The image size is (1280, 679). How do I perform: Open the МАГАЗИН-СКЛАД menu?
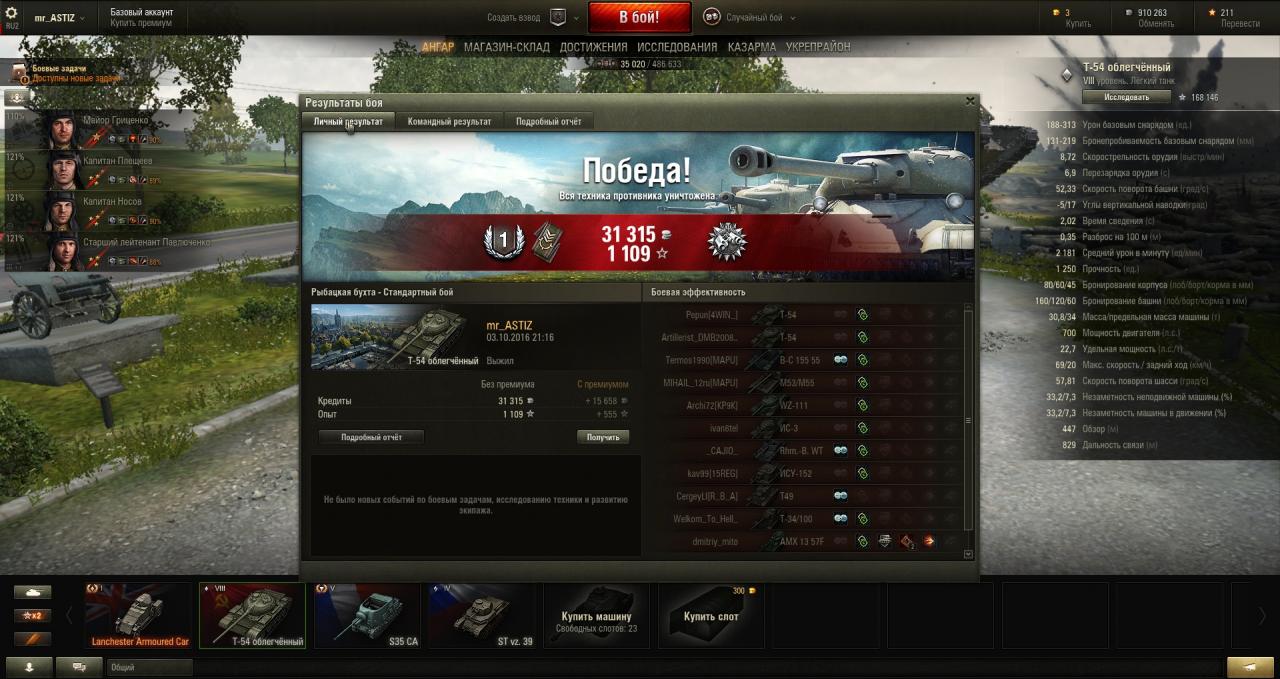pos(507,47)
